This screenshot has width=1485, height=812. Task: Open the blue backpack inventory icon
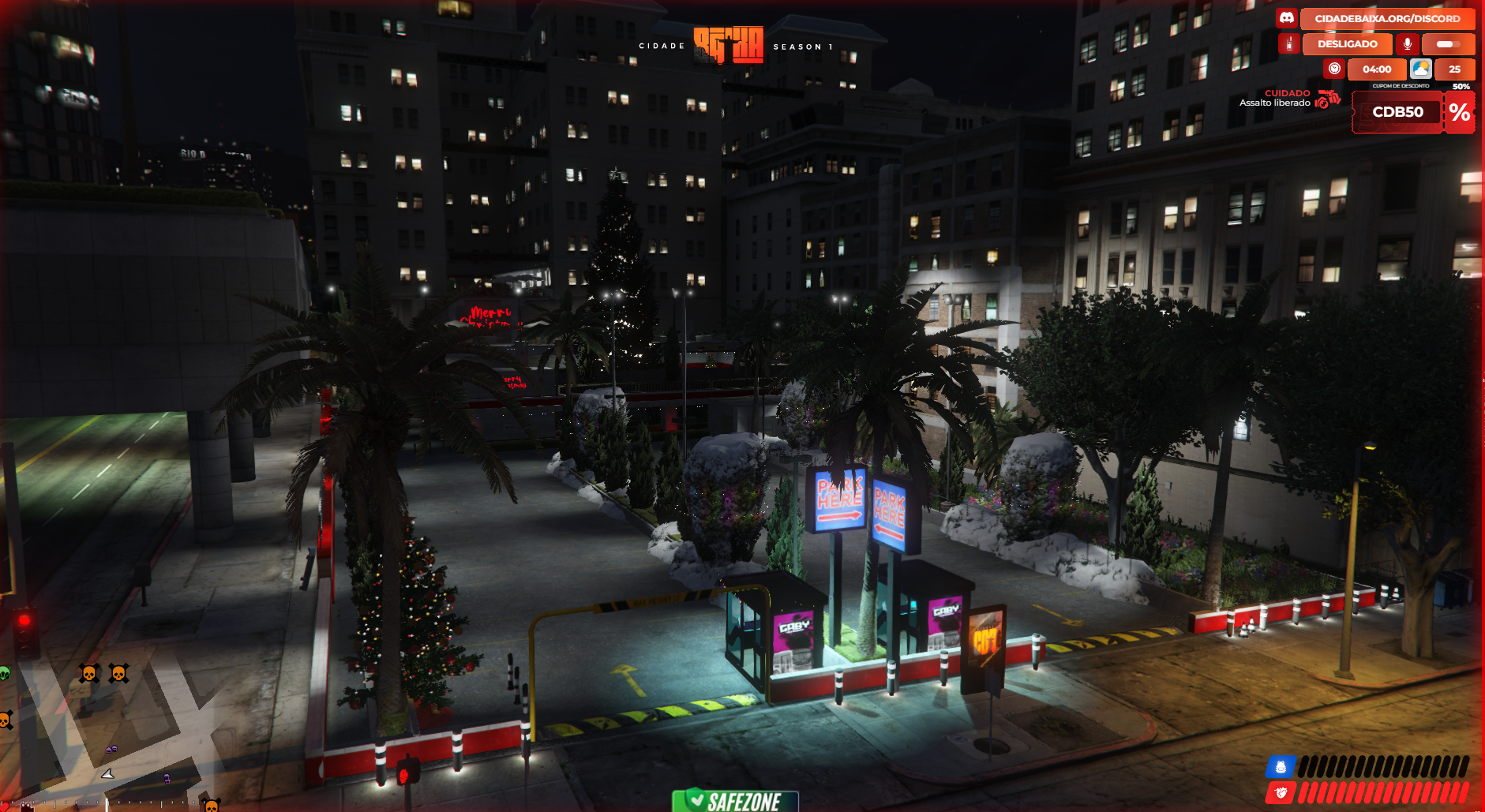1281,766
